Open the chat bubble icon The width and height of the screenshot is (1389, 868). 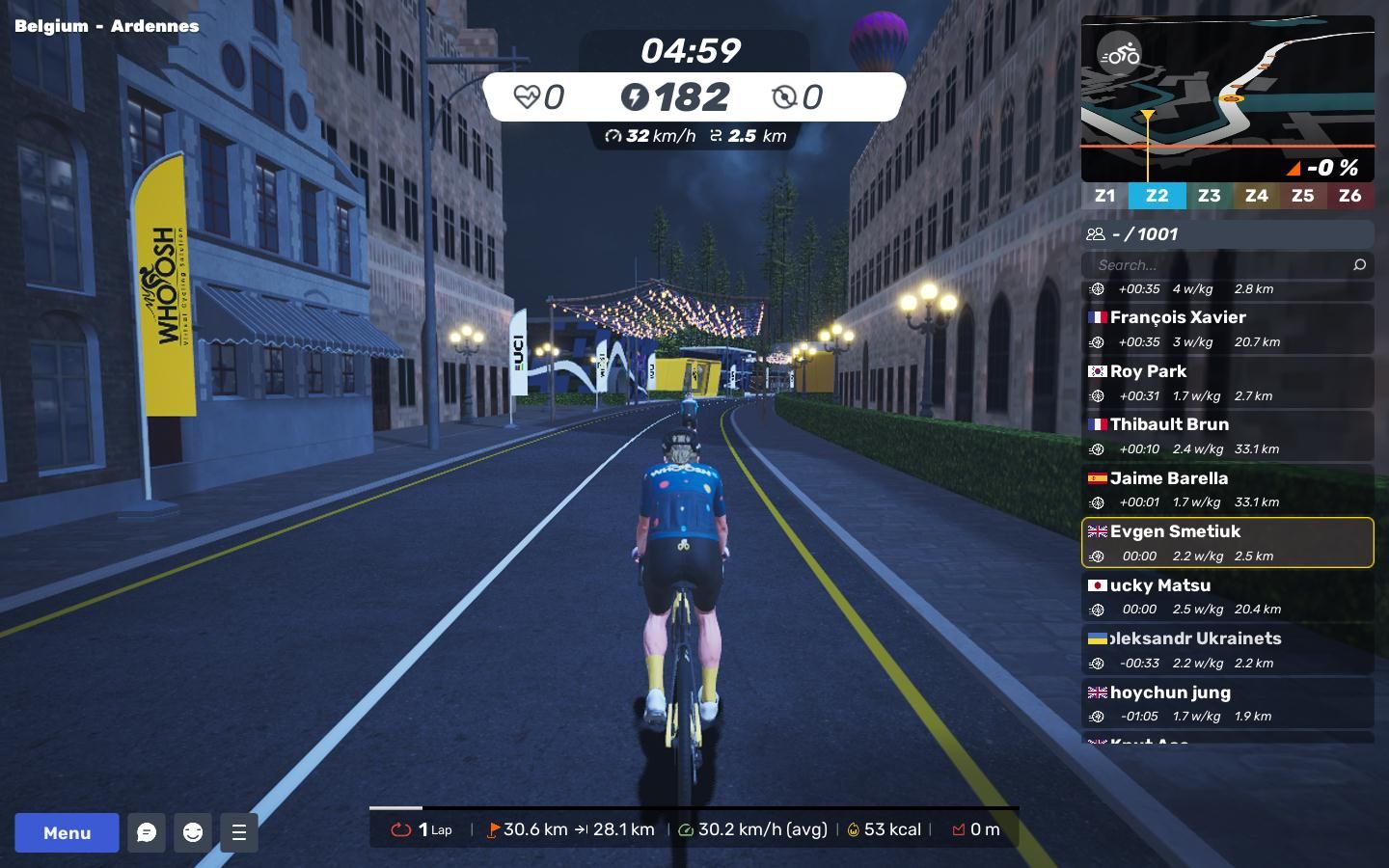coord(147,832)
